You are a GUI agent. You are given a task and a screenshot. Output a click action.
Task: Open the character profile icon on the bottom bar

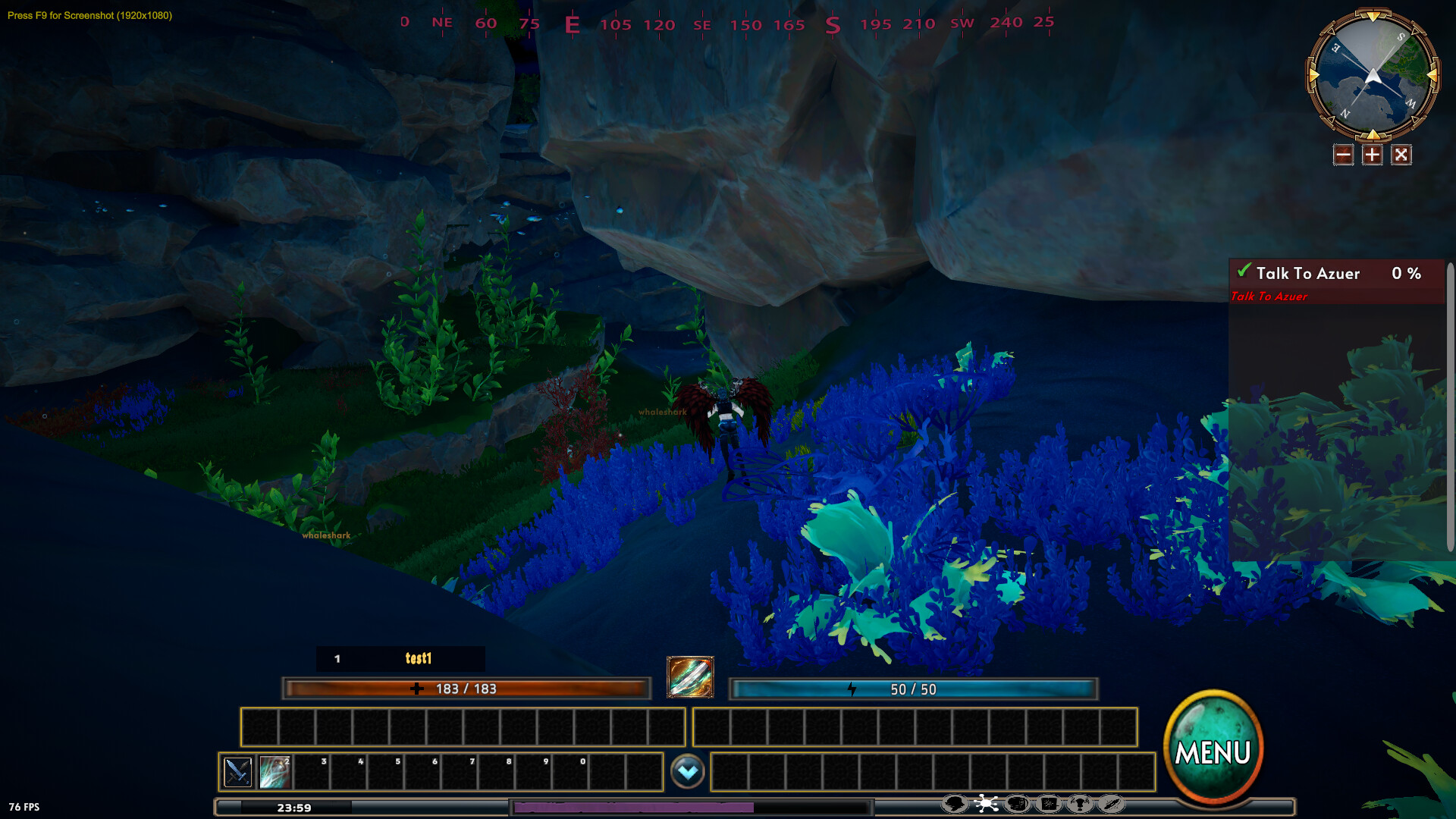tap(954, 802)
